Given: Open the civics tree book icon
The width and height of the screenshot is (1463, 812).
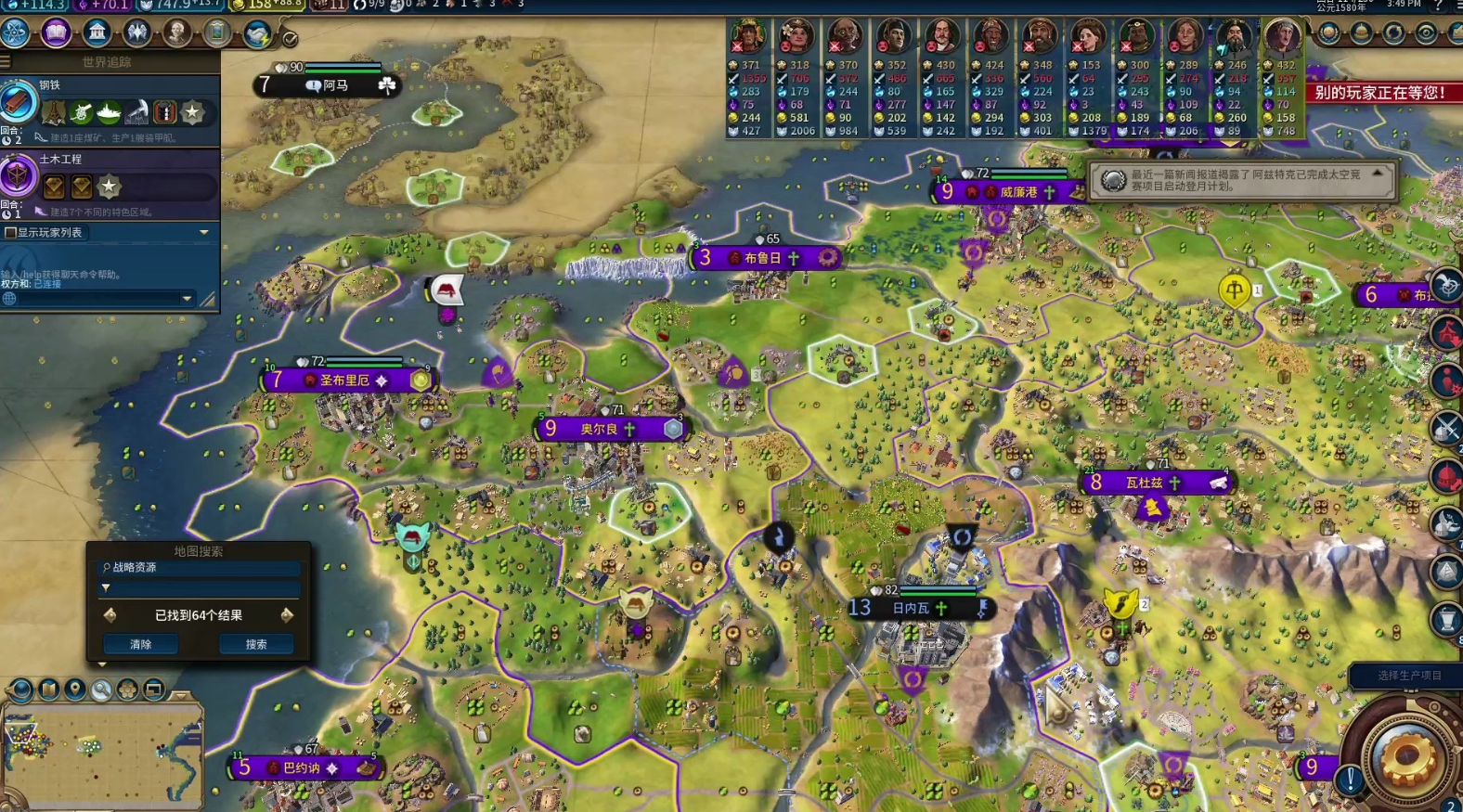Looking at the screenshot, I should [x=56, y=32].
